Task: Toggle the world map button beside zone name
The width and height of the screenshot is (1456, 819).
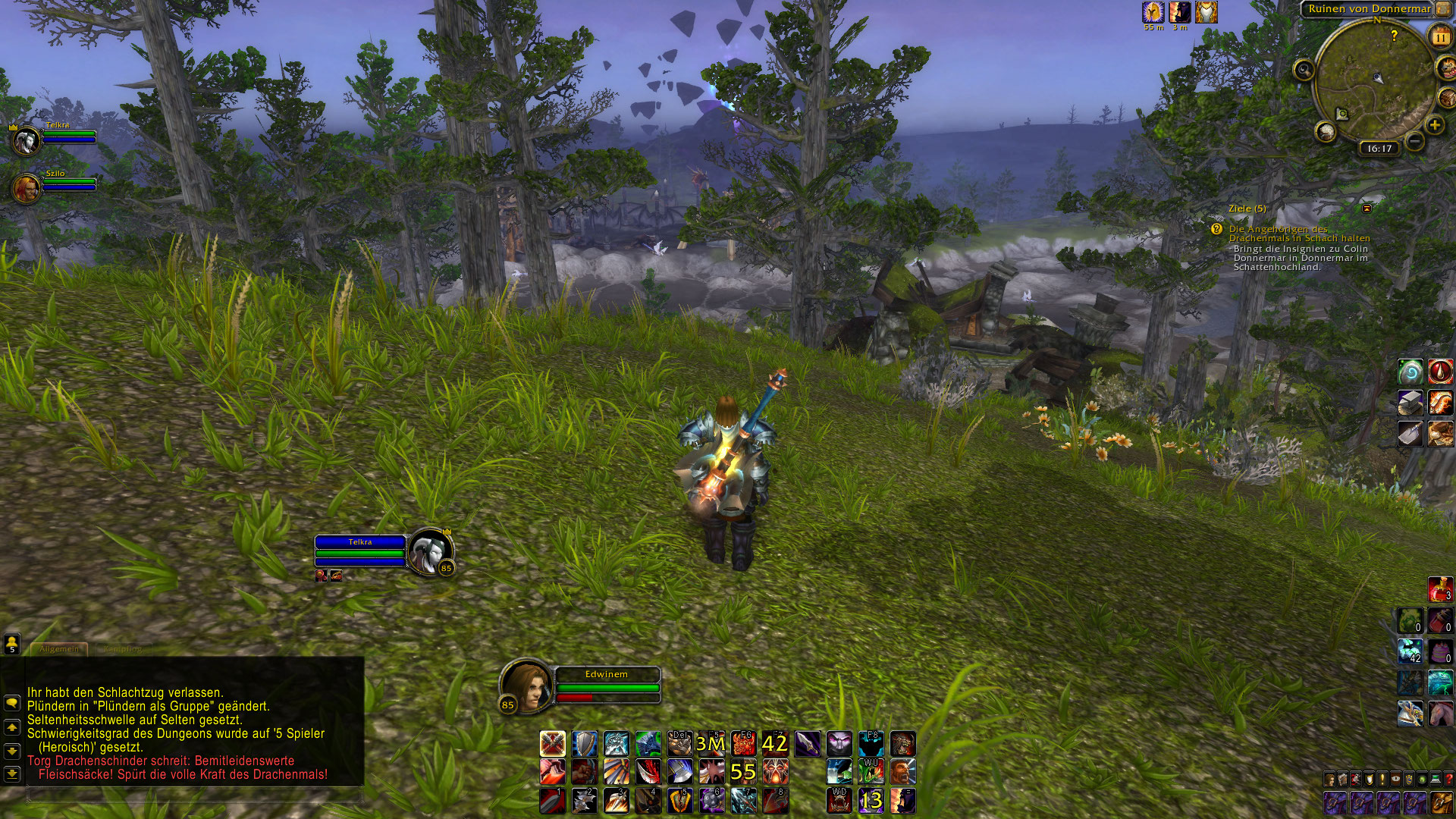Action: coord(1442,9)
